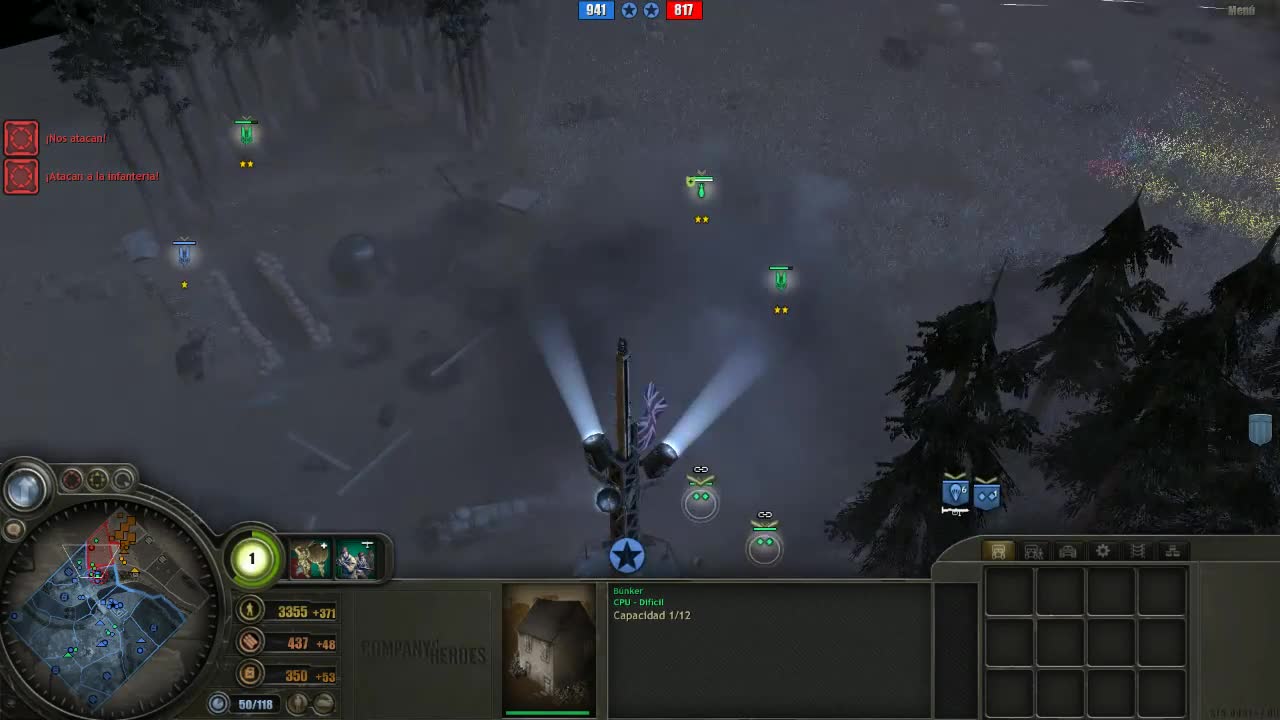Viewport: 1280px width, 720px height.
Task: Click the defenses category icon
Action: click(1136, 550)
